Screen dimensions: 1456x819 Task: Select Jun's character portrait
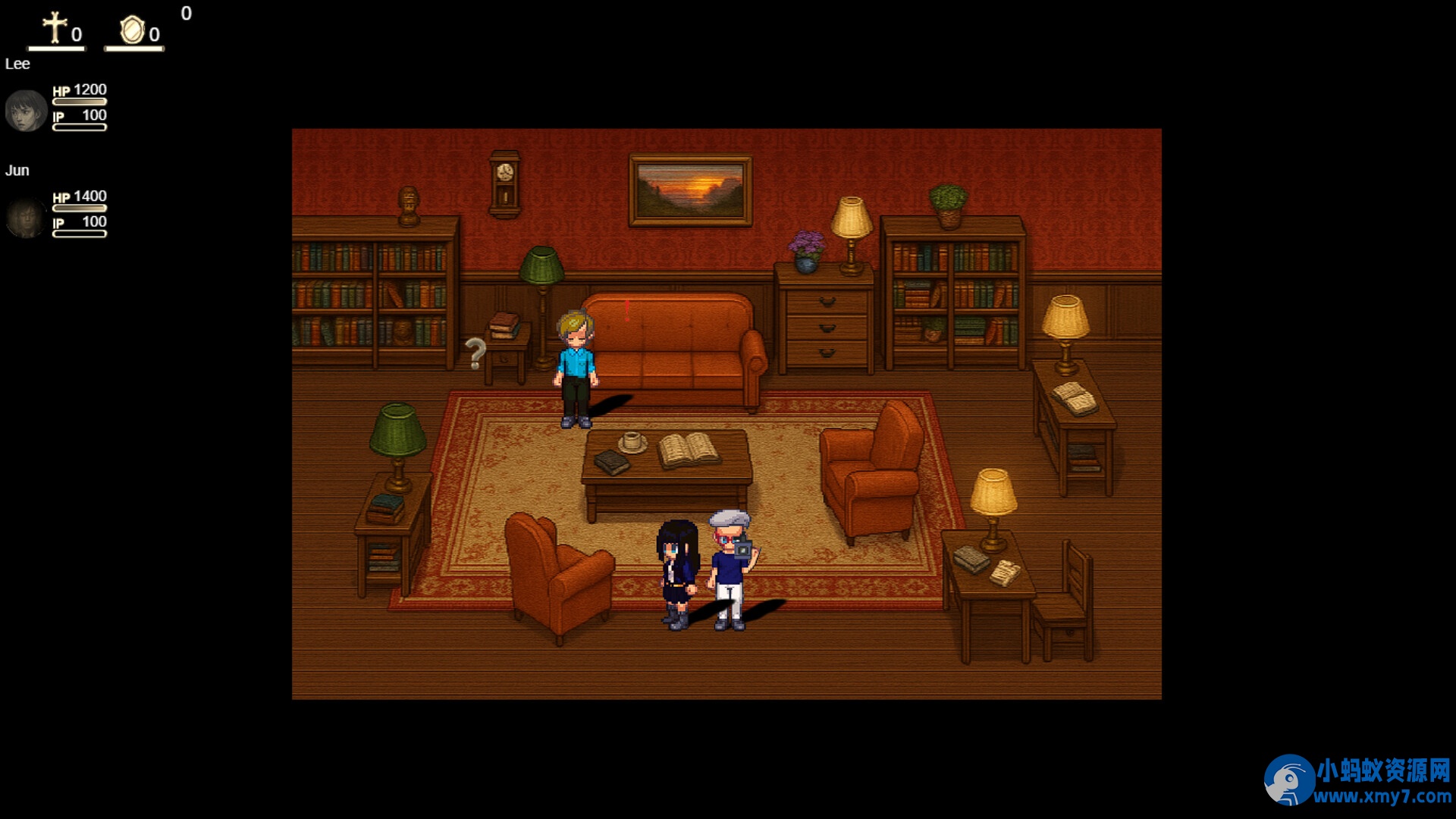(x=26, y=218)
